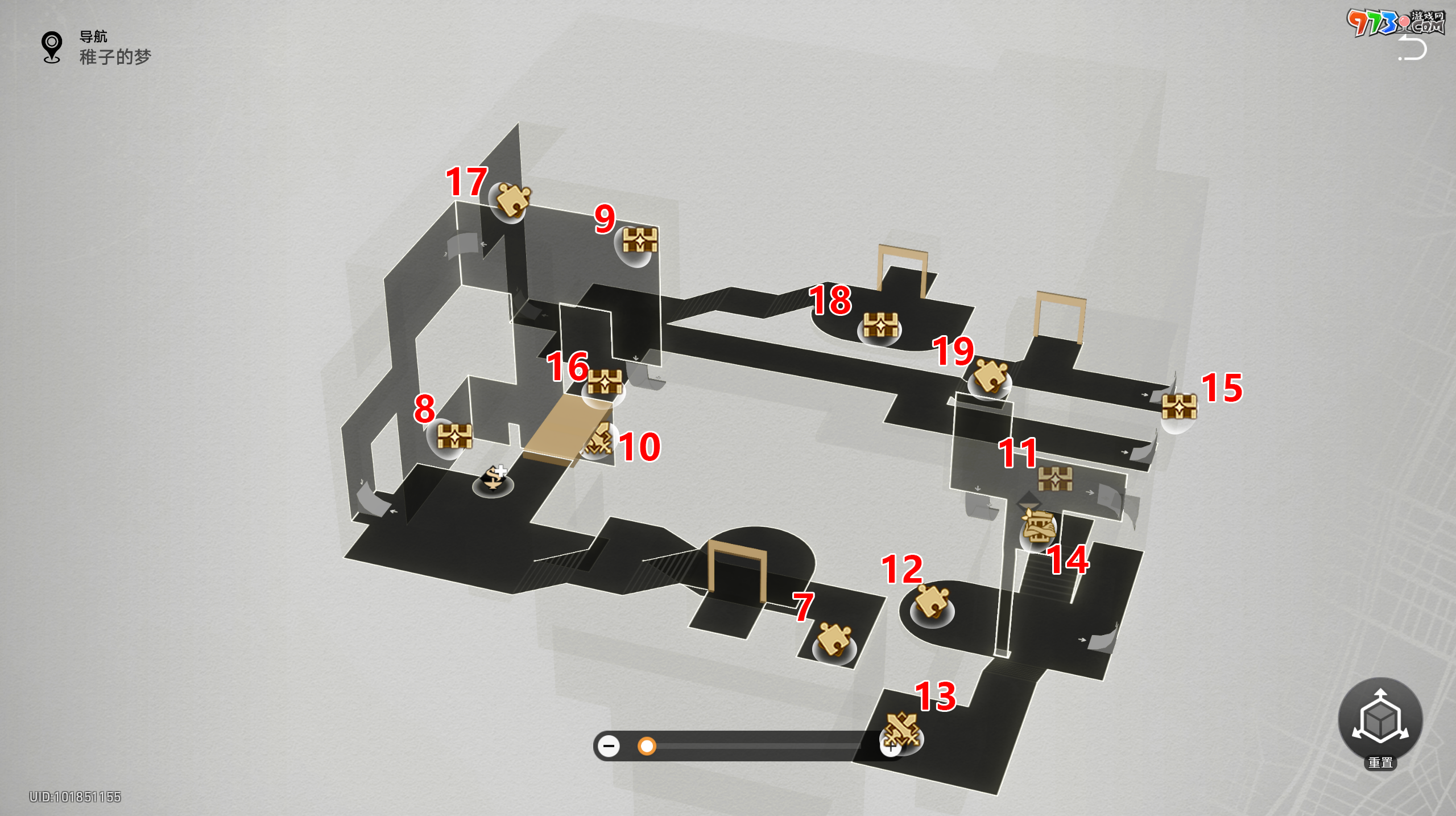Select the puzzle piece marker numbered 17
The height and width of the screenshot is (816, 1456).
pyautogui.click(x=512, y=200)
